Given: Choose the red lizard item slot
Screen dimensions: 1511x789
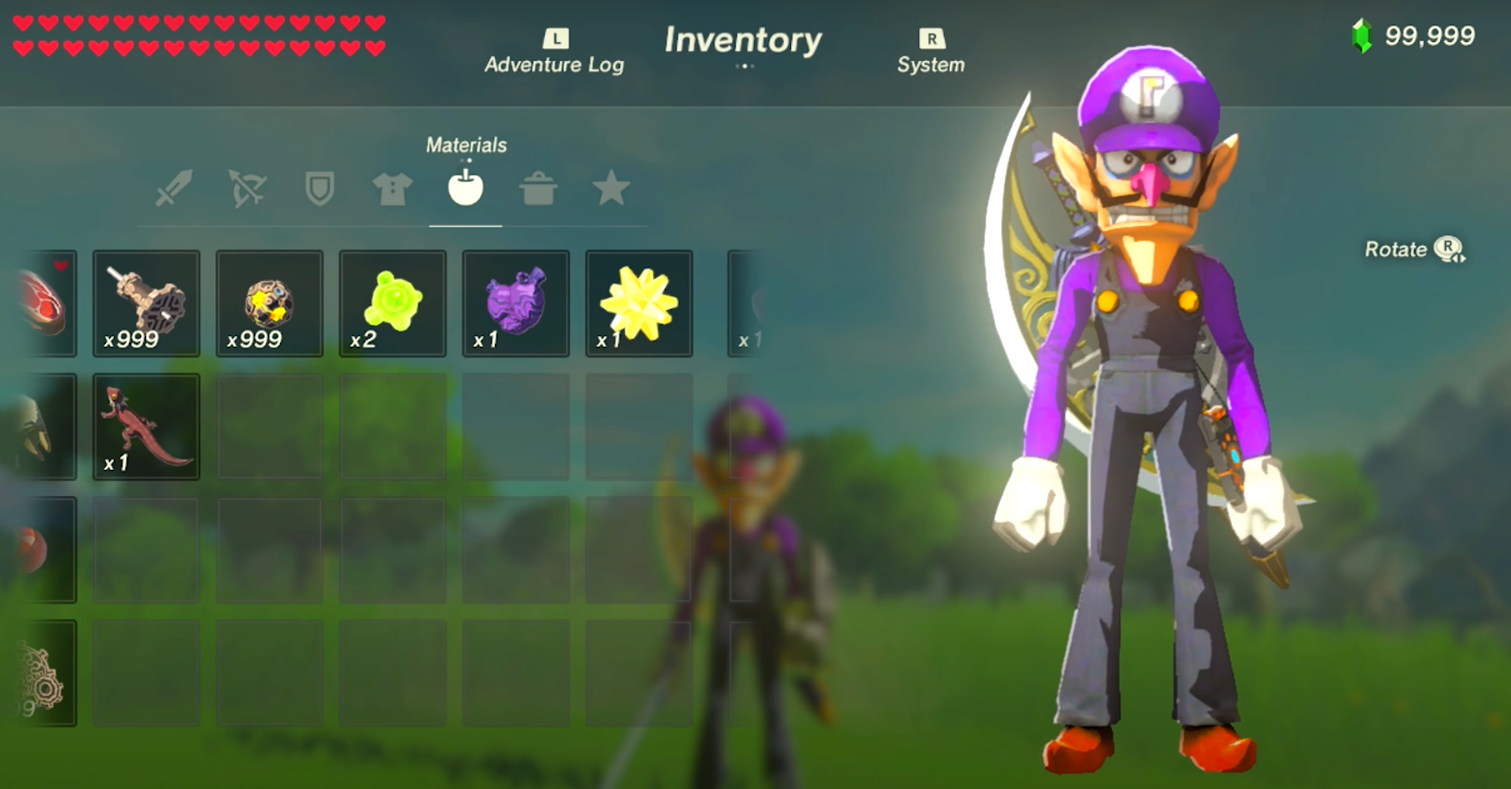Looking at the screenshot, I should coord(146,426).
